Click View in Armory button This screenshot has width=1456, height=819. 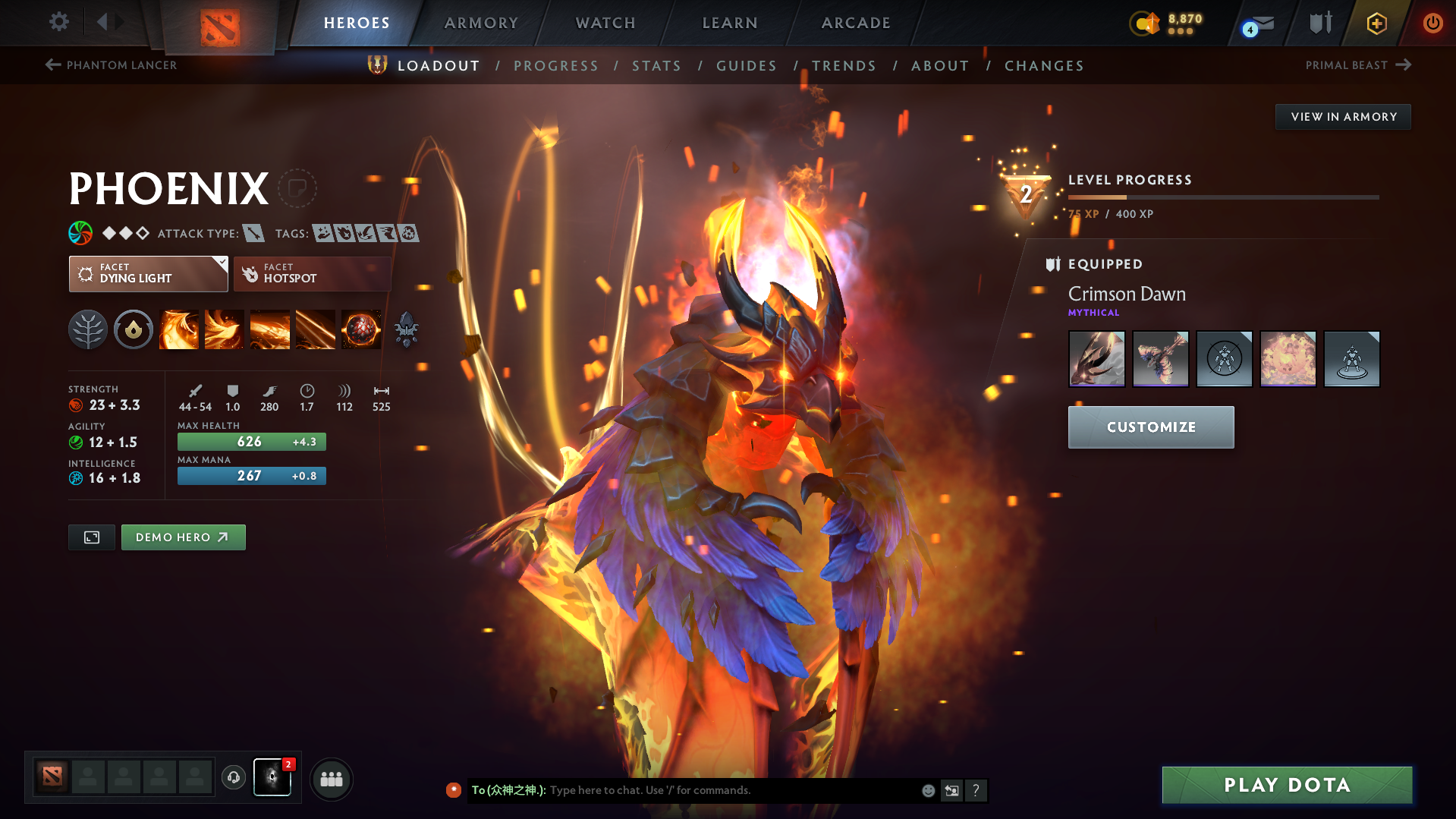point(1343,117)
